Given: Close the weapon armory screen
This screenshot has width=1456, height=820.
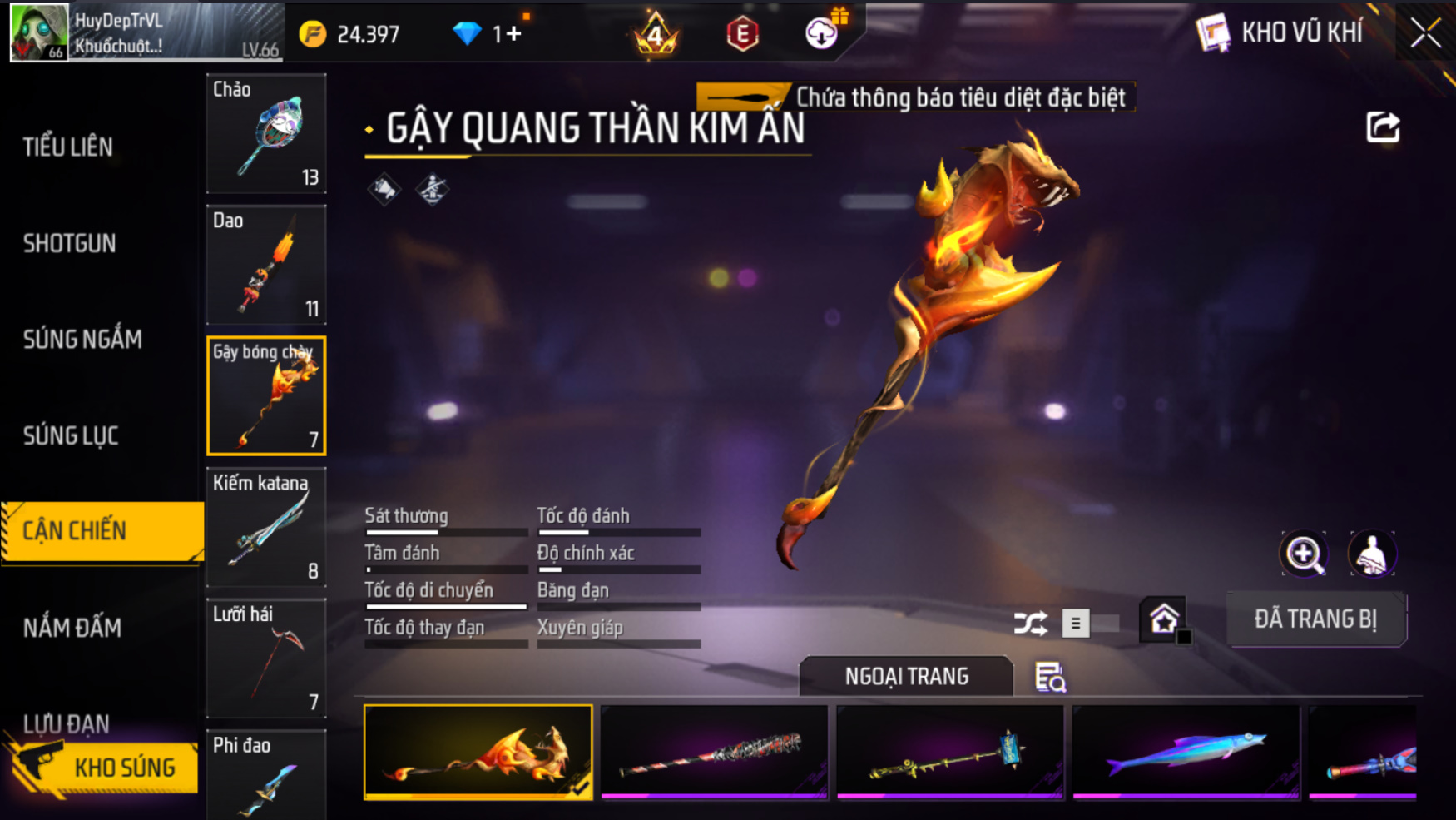Looking at the screenshot, I should coord(1425,33).
